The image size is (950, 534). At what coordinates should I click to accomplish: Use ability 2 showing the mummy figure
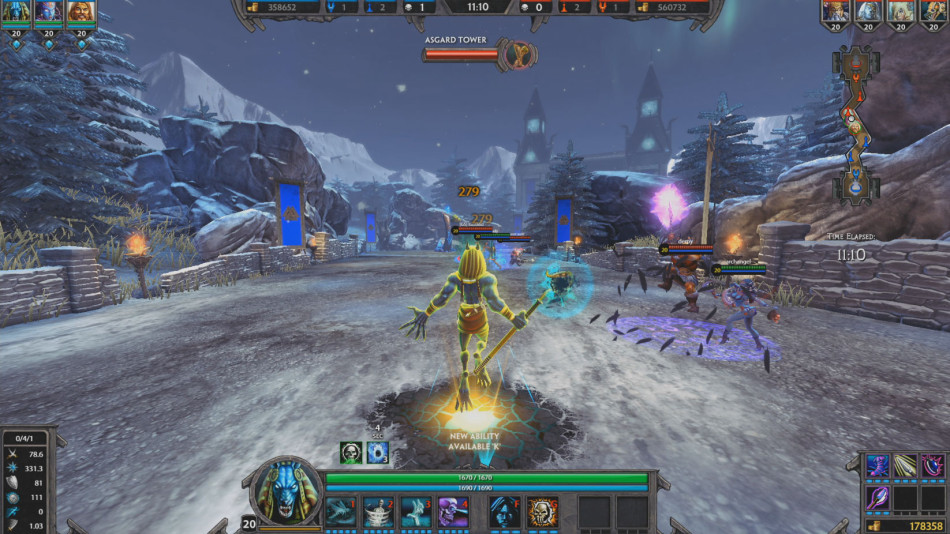(378, 512)
